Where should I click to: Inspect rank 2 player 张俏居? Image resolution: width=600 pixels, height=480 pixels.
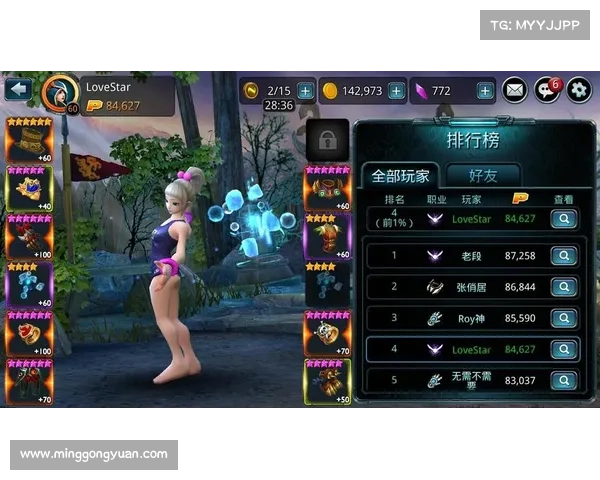coord(564,287)
